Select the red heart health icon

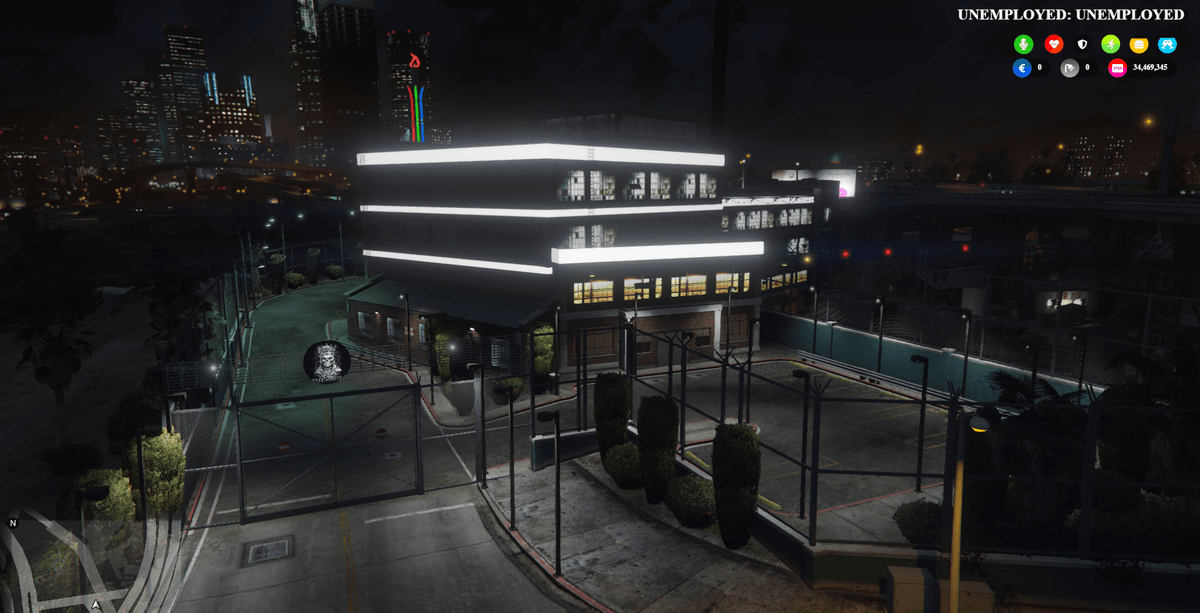coord(1053,44)
